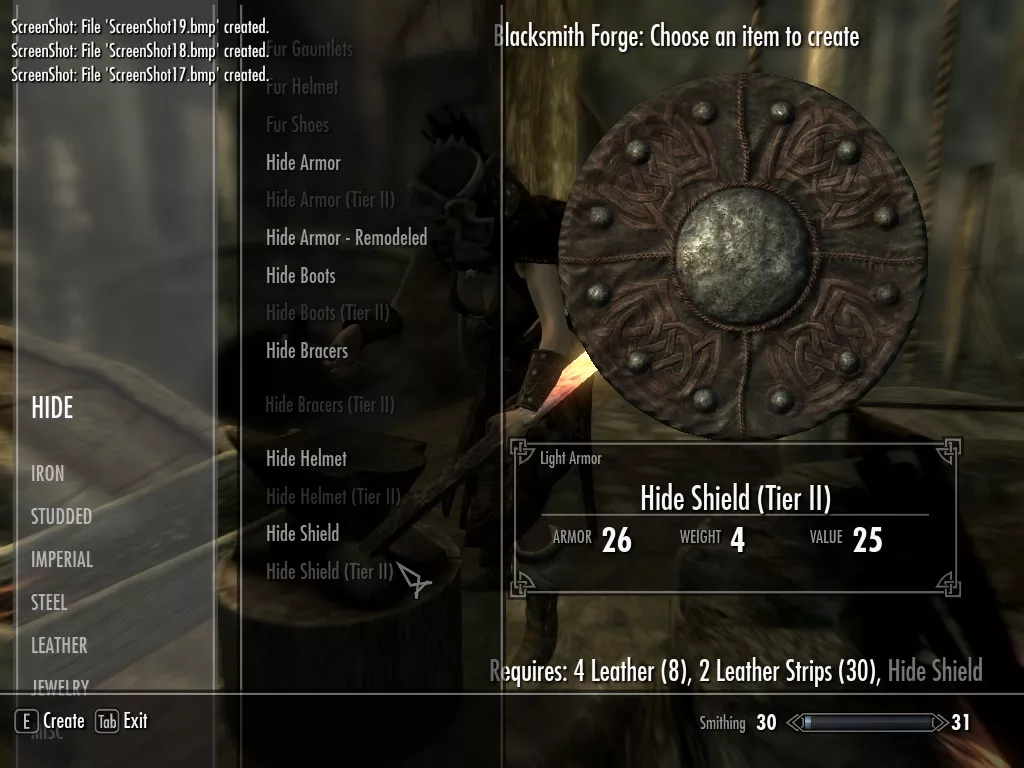Show the Leather category items
Image resolution: width=1024 pixels, height=768 pixels.
59,646
